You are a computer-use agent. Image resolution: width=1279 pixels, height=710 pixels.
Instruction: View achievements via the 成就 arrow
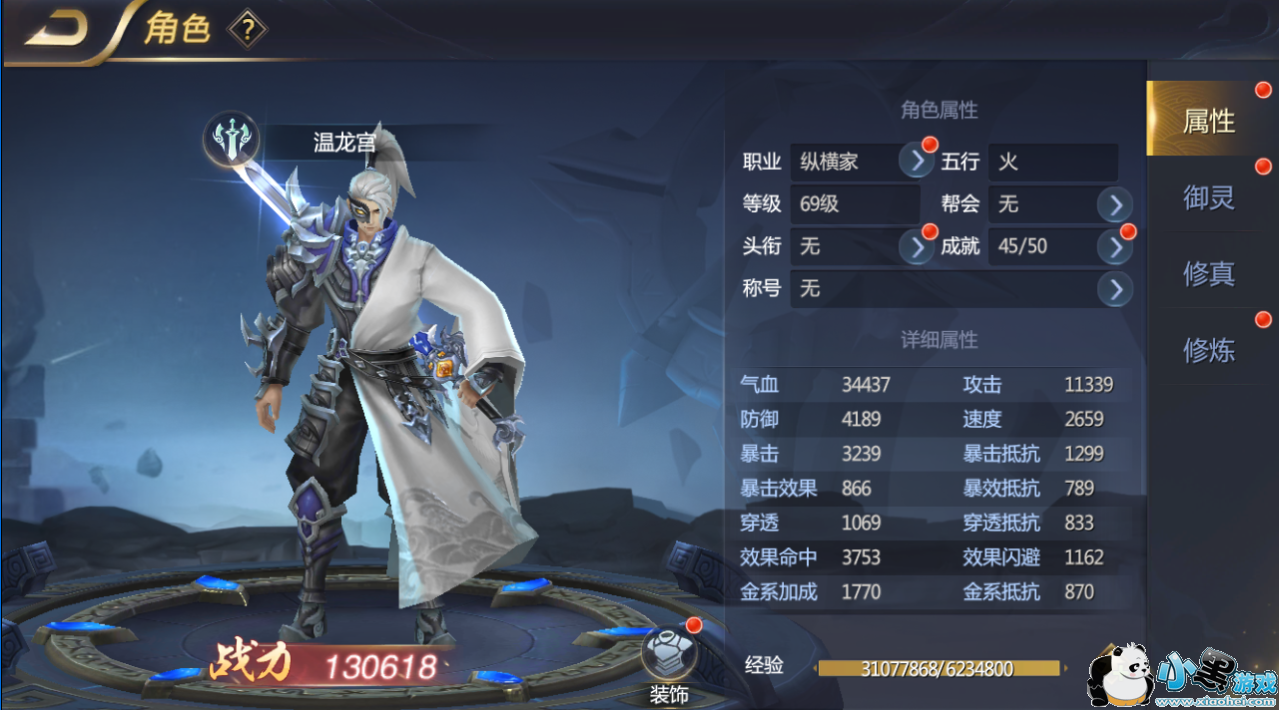pyautogui.click(x=1114, y=246)
